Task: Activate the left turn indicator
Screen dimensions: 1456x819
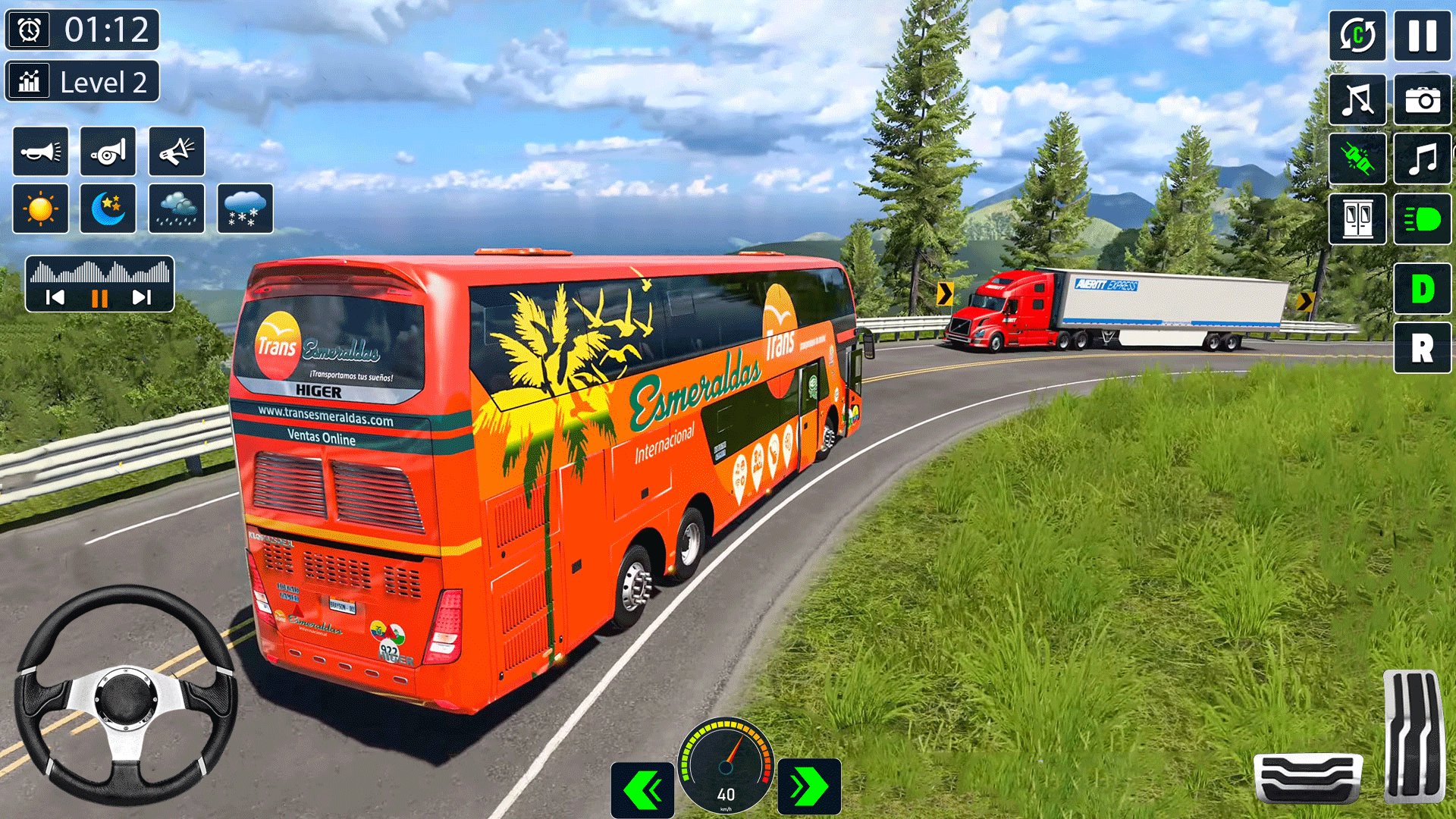Action: tap(642, 789)
